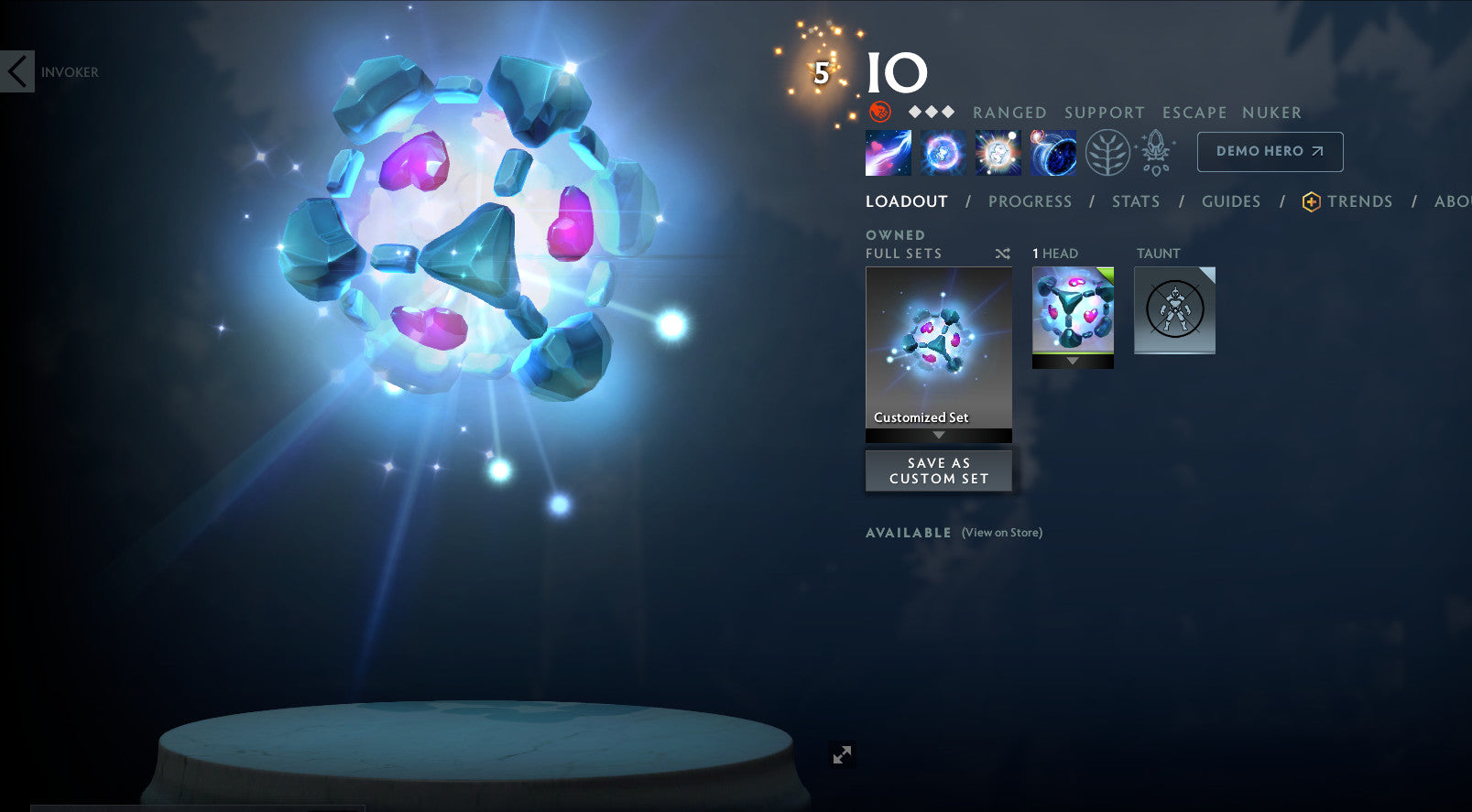Select the empty Taunt slot
Image resolution: width=1472 pixels, height=812 pixels.
coord(1175,310)
